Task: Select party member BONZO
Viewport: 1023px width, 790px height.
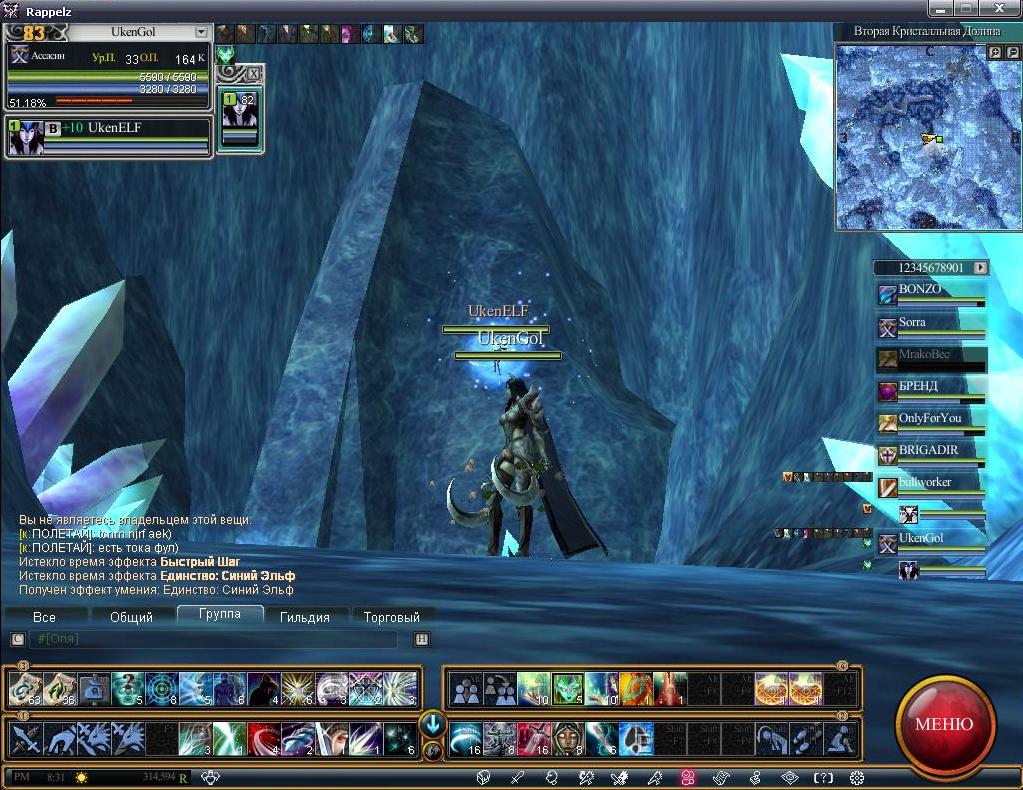Action: pos(930,294)
